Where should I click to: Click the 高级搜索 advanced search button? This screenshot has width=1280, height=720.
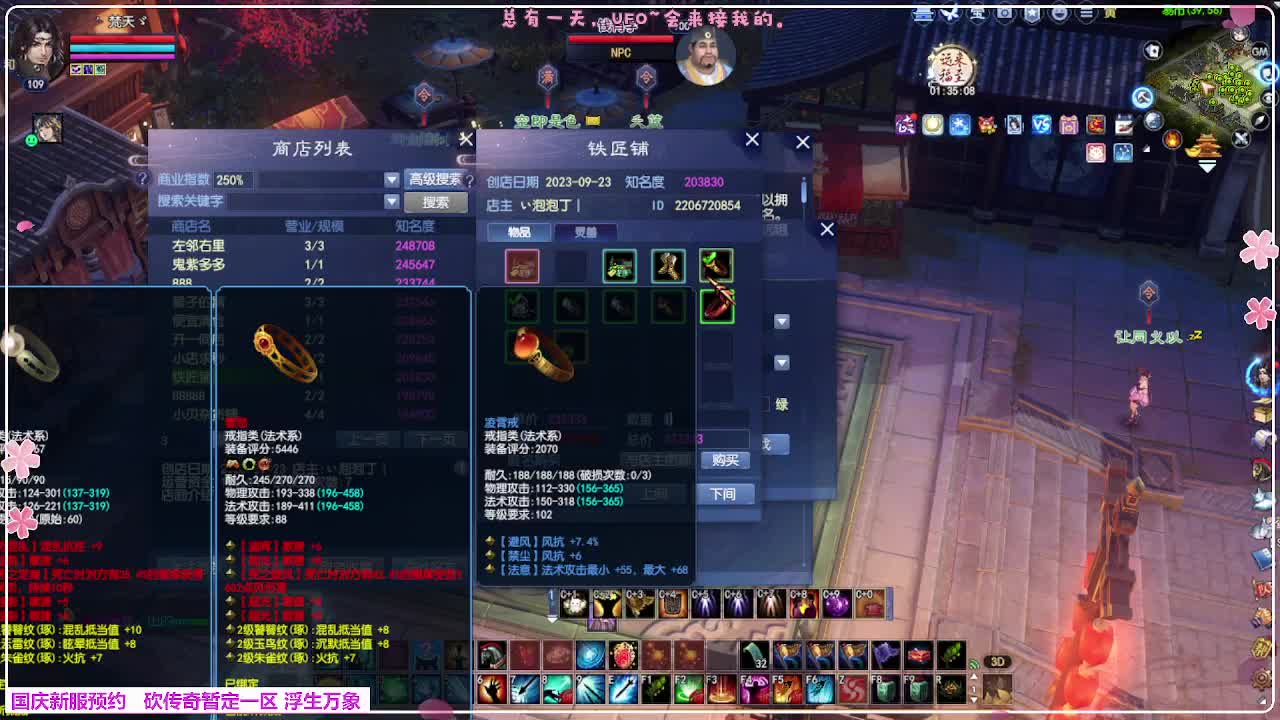(x=437, y=178)
